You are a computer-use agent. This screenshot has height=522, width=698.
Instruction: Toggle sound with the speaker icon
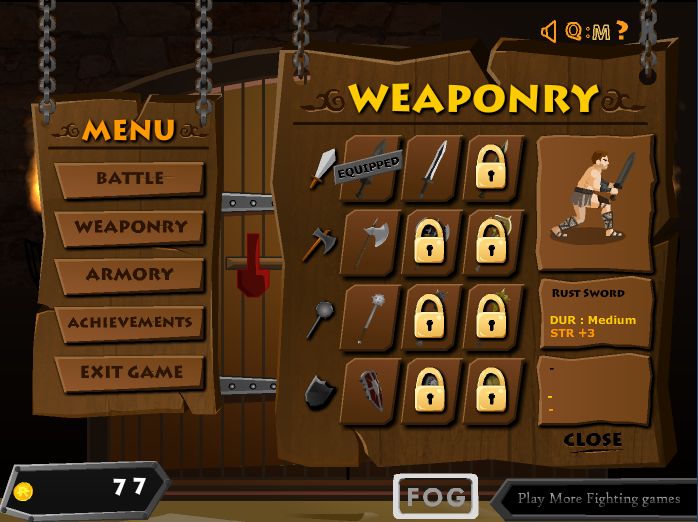coord(549,32)
